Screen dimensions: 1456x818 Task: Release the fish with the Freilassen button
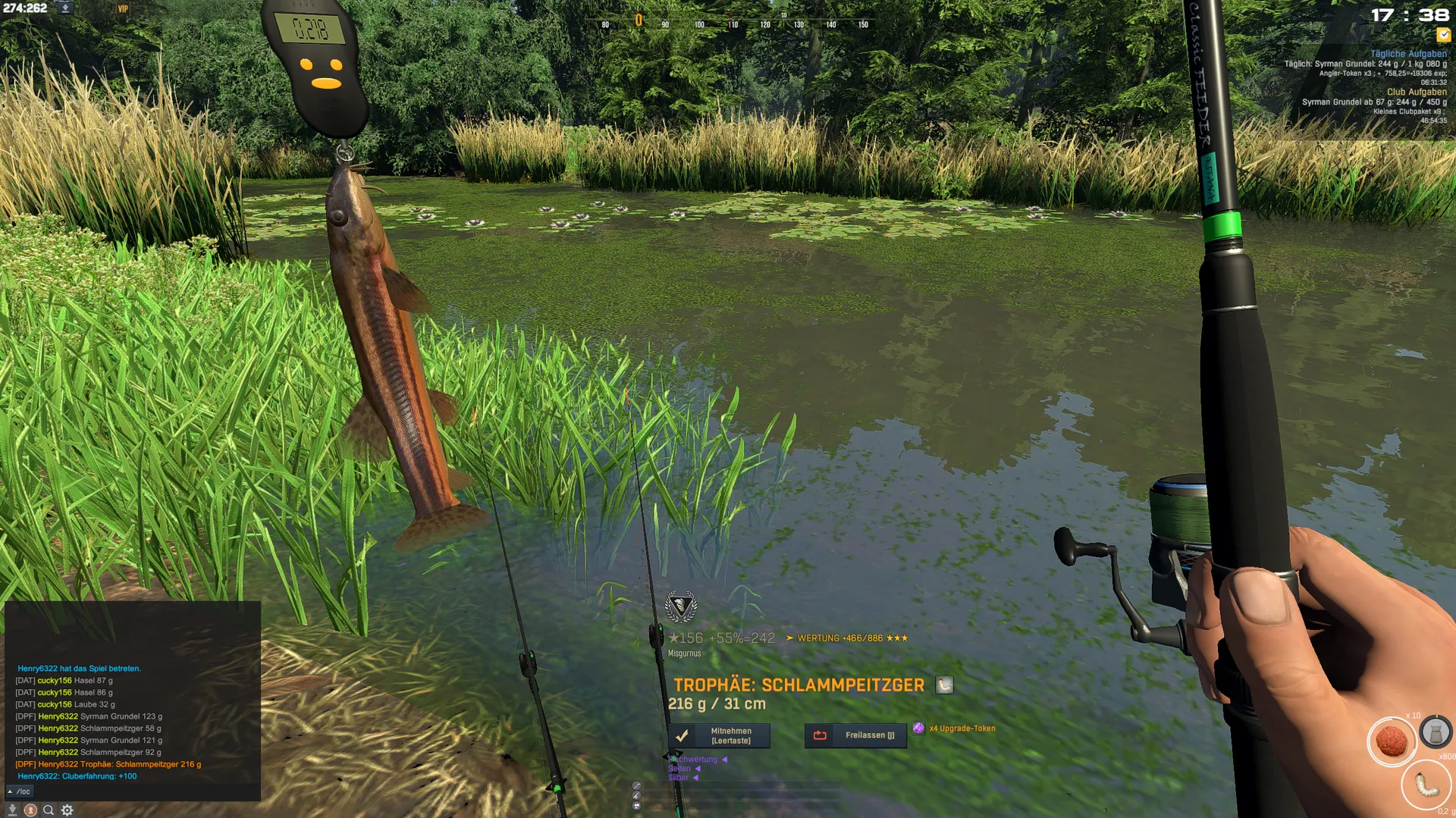pyautogui.click(x=855, y=735)
